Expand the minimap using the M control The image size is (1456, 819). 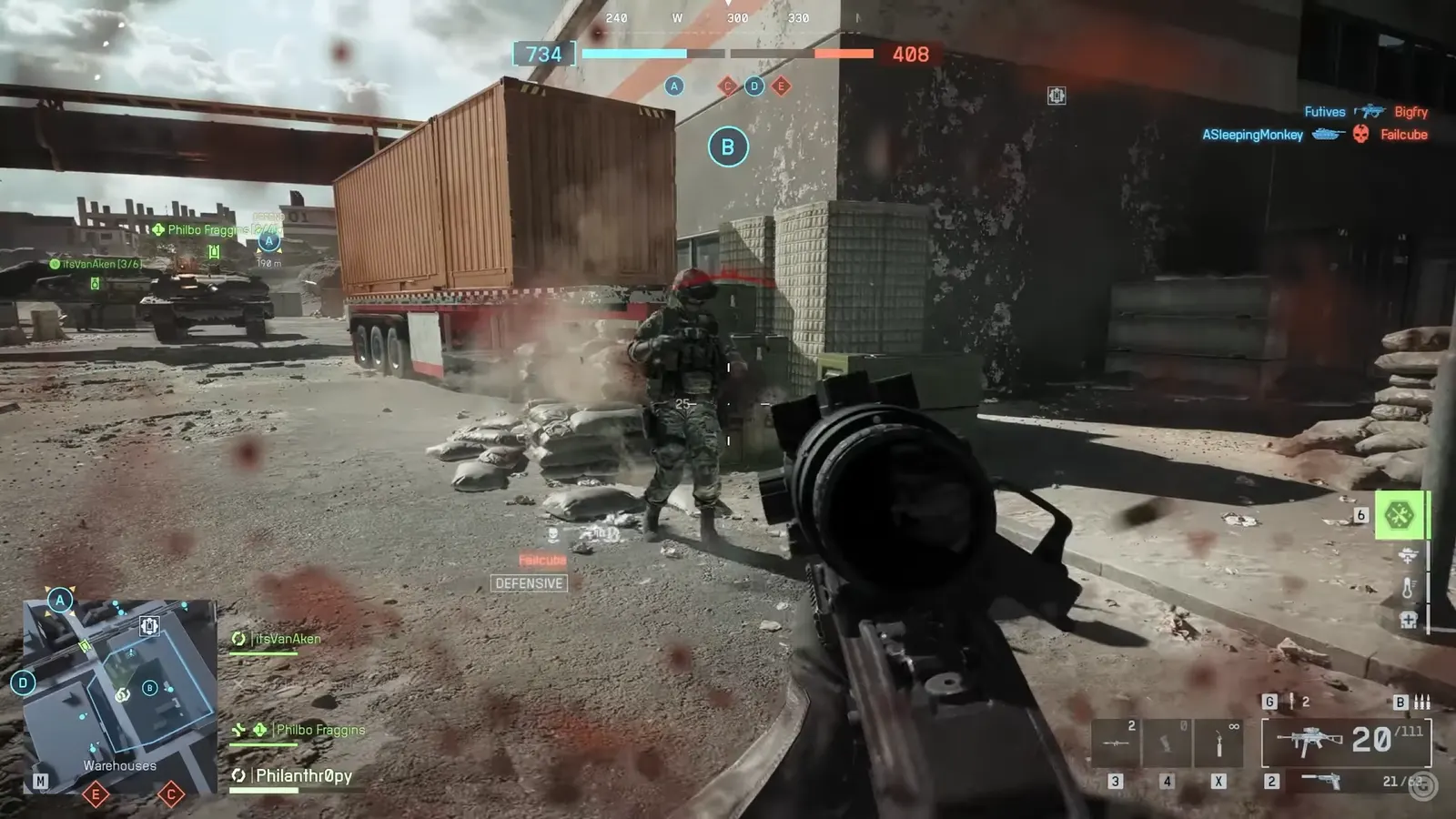pyautogui.click(x=41, y=781)
